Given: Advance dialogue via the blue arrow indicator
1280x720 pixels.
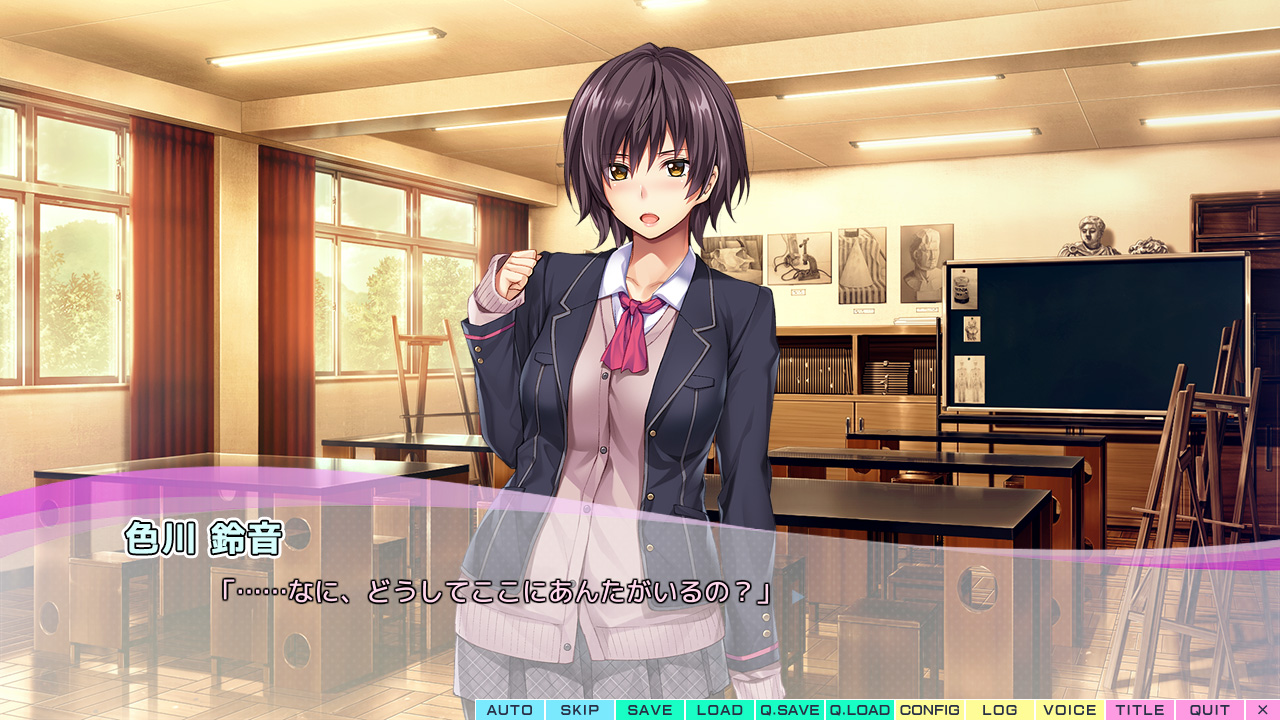Looking at the screenshot, I should click(x=797, y=596).
